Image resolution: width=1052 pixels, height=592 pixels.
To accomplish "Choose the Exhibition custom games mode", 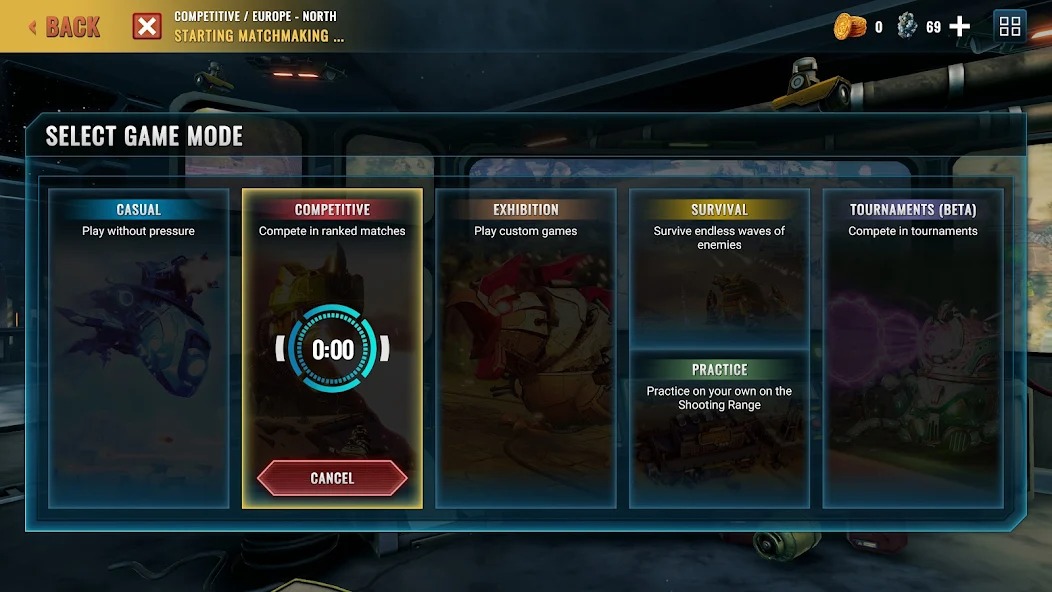I will [x=525, y=350].
